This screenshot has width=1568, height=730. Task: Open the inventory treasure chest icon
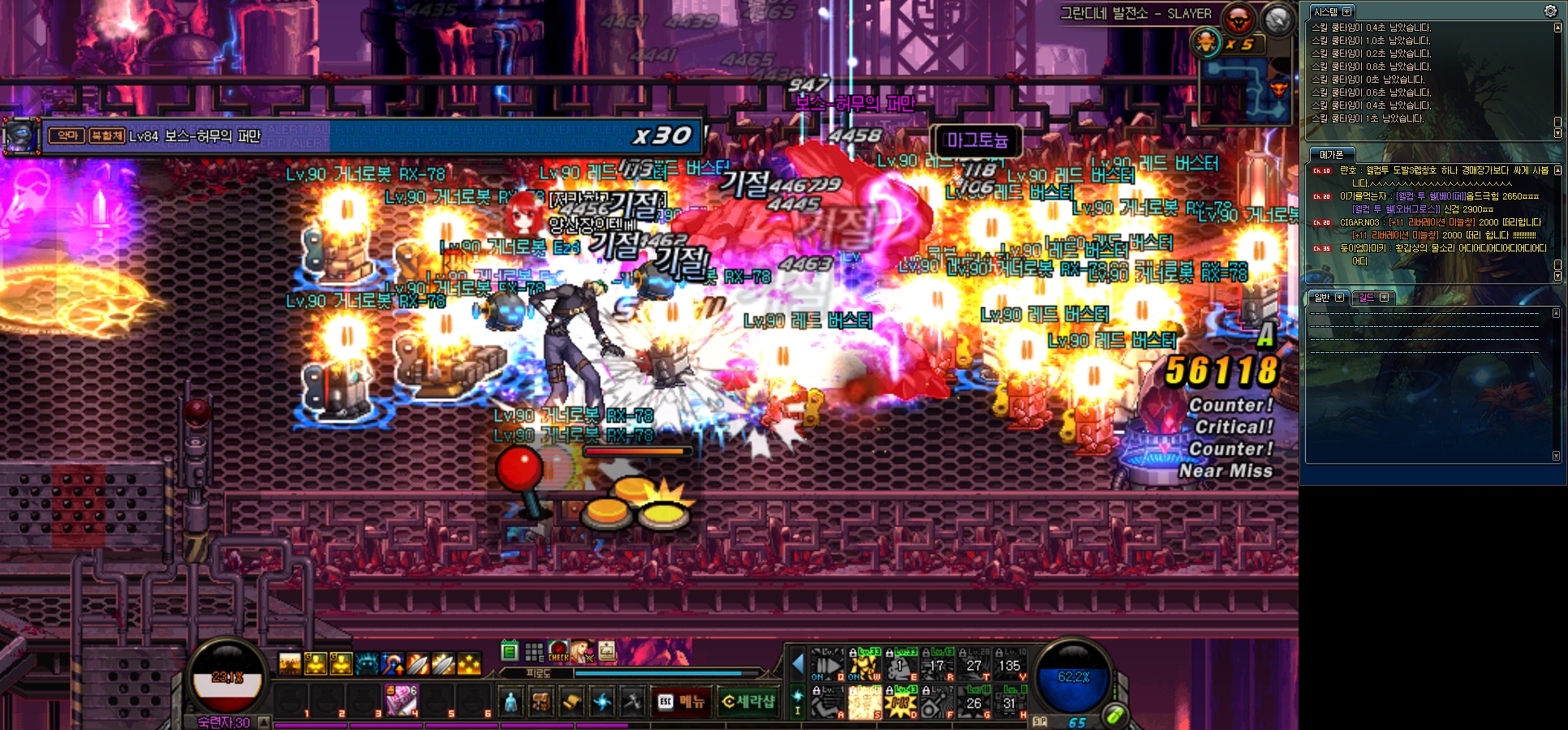[x=541, y=702]
